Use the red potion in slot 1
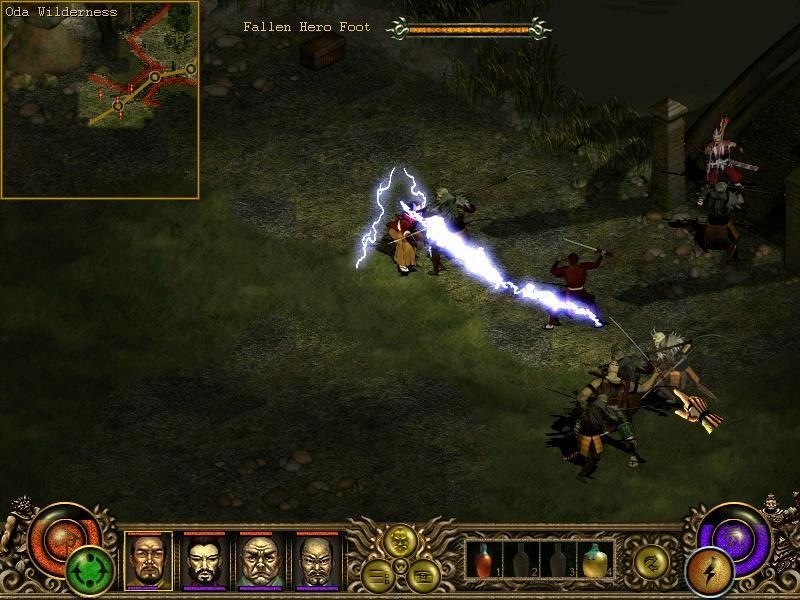Viewport: 800px width, 600px height. click(x=484, y=561)
